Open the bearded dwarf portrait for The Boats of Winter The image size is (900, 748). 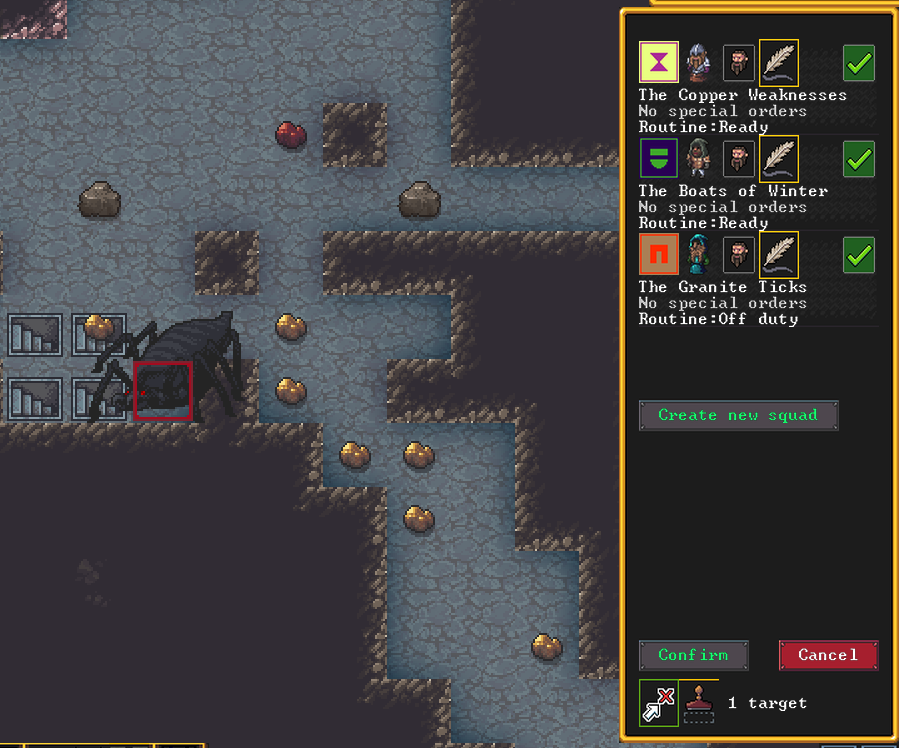[x=739, y=159]
